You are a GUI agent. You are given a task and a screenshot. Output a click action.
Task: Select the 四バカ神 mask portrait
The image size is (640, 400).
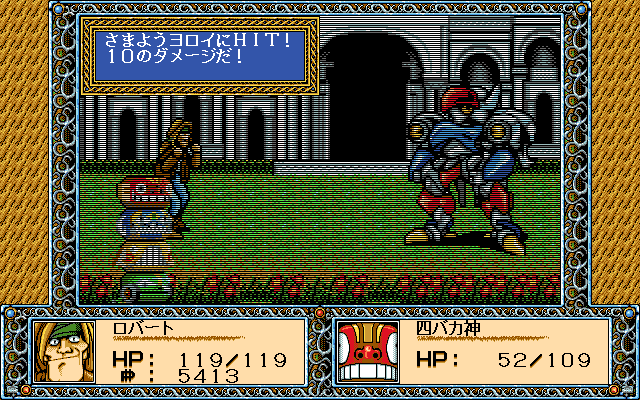coord(370,350)
